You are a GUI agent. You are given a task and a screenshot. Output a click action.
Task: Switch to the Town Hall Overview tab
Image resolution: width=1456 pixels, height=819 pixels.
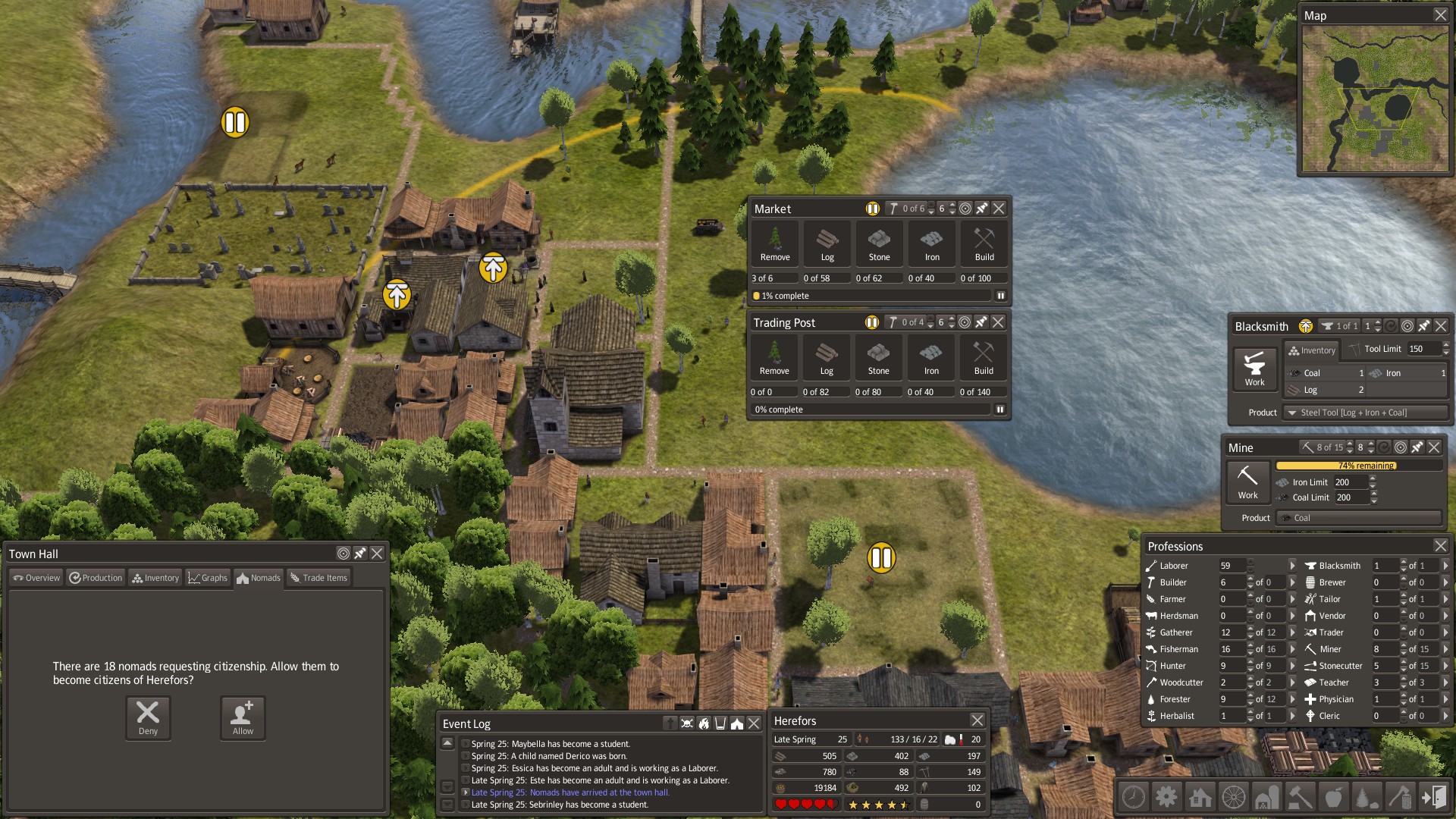tap(36, 578)
